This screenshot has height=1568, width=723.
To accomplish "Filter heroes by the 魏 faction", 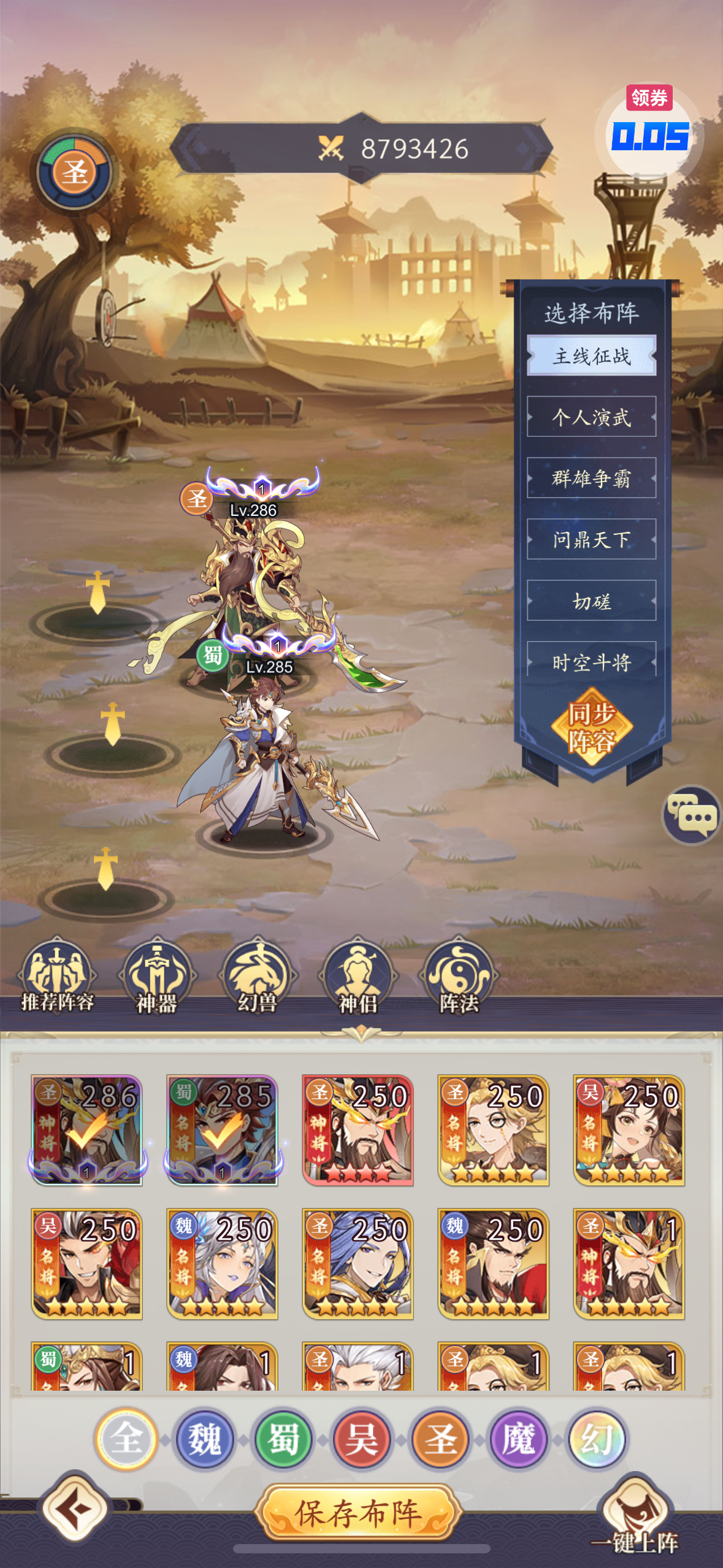I will tap(205, 1439).
